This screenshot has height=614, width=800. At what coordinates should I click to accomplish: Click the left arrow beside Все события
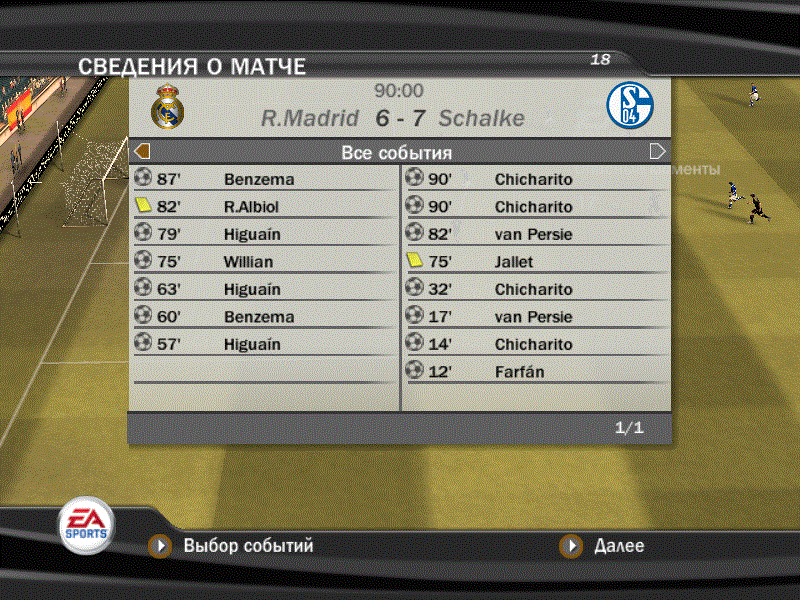click(x=142, y=152)
